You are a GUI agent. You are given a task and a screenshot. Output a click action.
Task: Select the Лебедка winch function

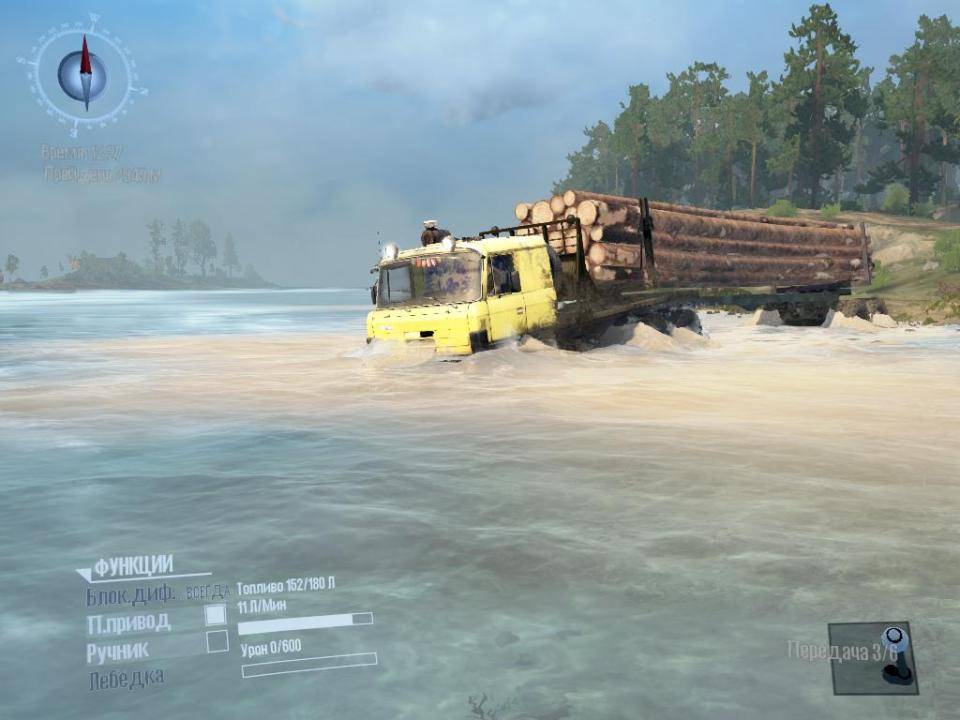(x=126, y=677)
